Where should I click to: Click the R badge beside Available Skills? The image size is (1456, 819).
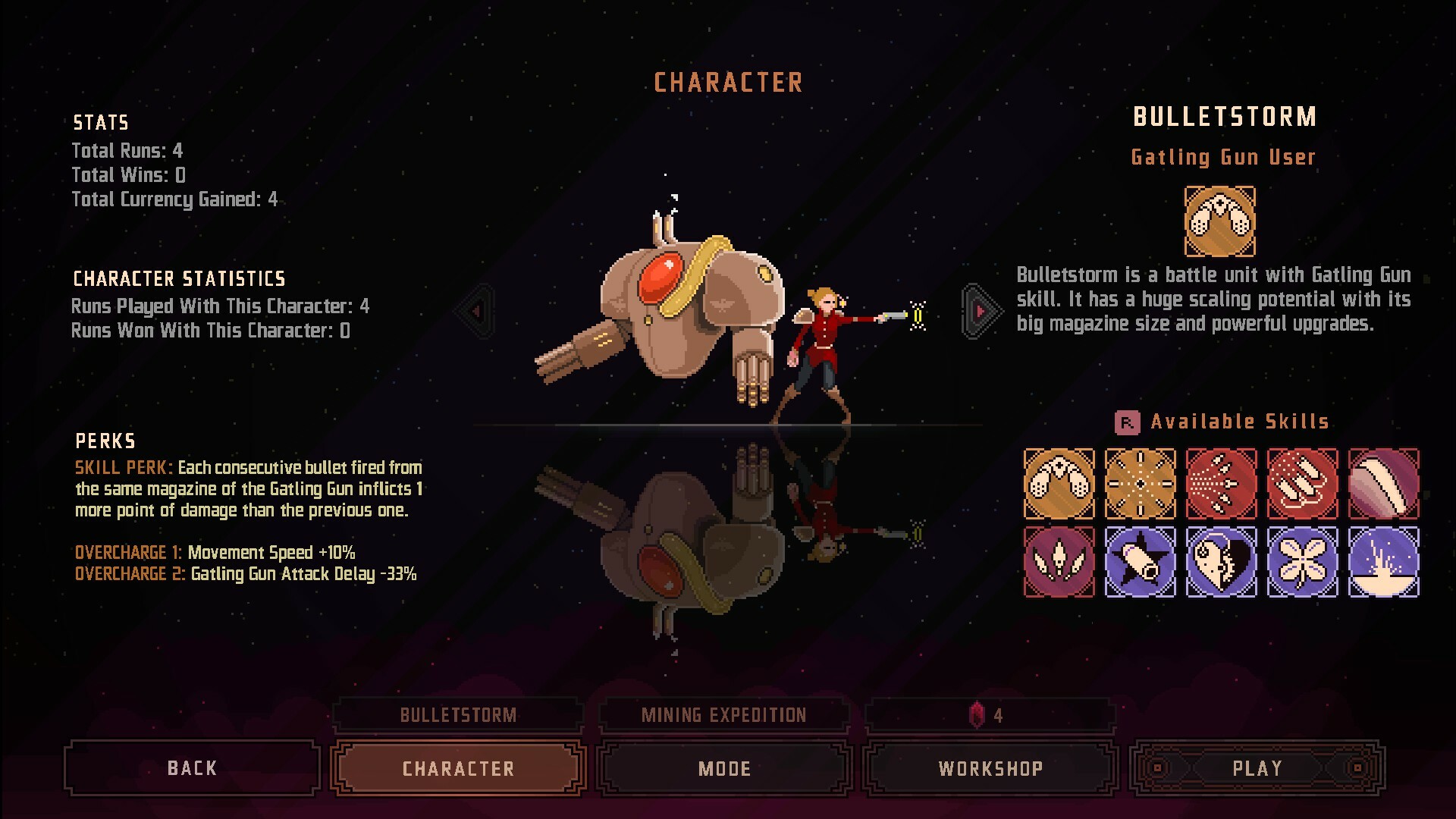[1128, 421]
